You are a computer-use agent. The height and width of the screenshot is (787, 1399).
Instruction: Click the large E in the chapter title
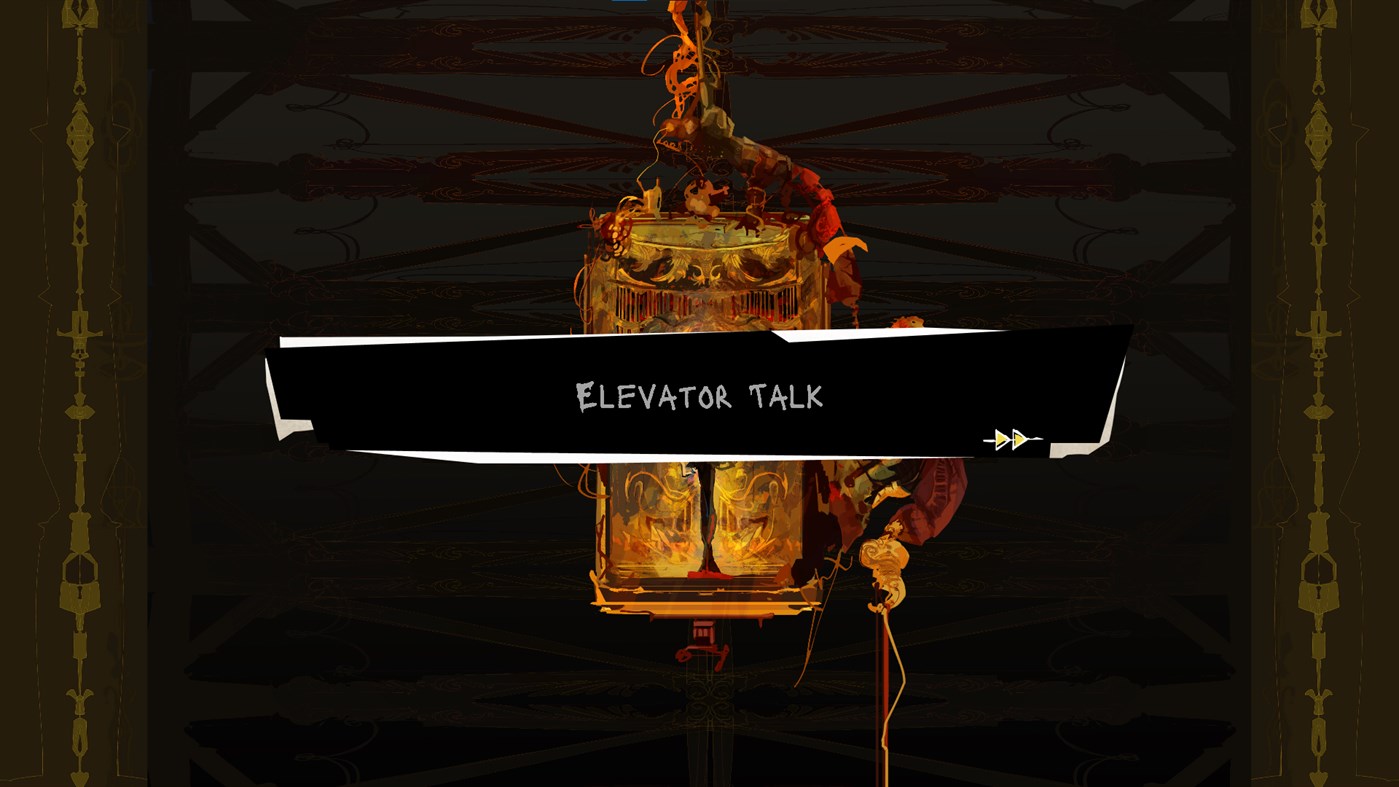pyautogui.click(x=585, y=395)
